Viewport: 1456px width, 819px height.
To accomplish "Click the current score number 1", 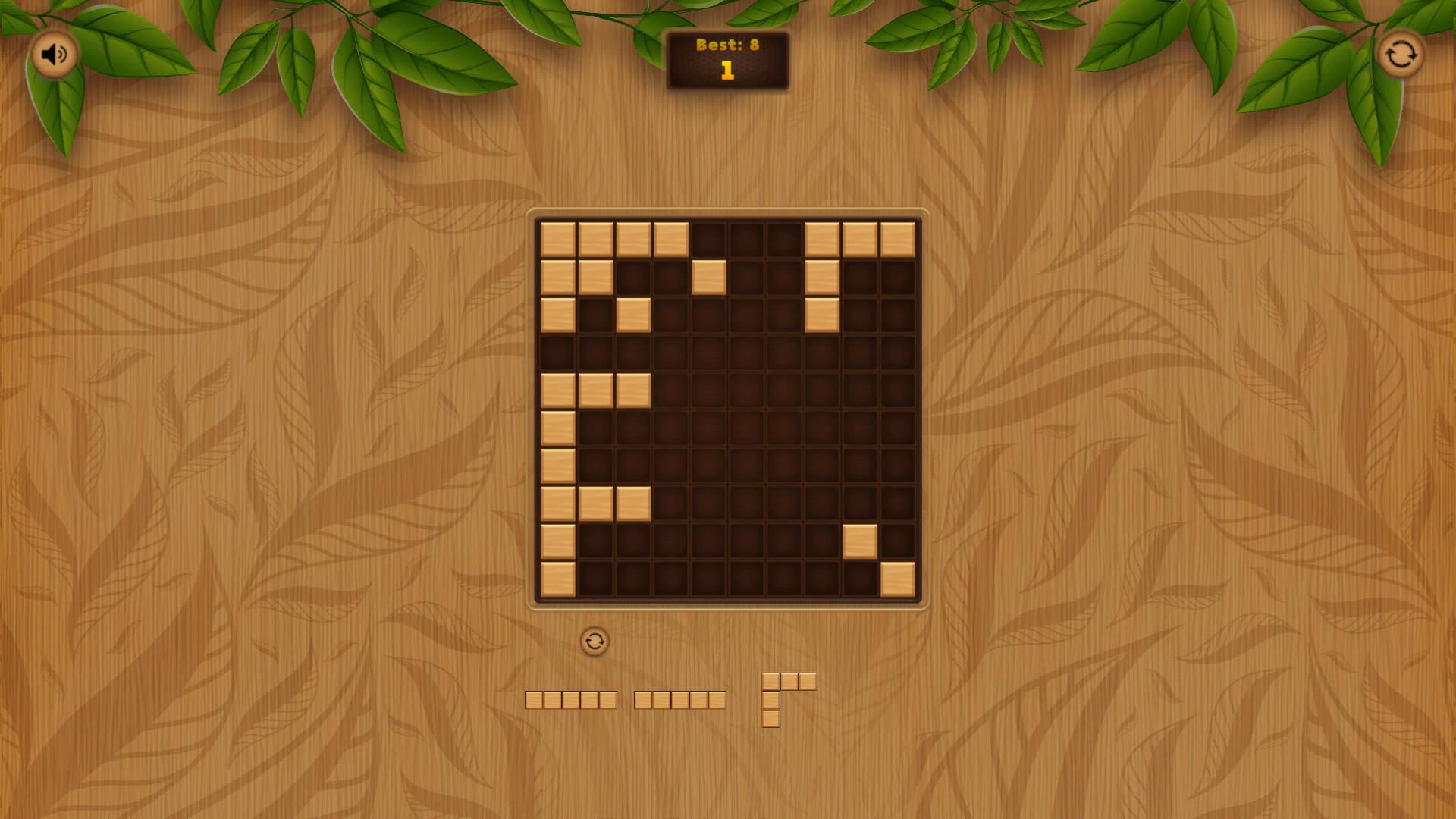I will click(x=727, y=74).
